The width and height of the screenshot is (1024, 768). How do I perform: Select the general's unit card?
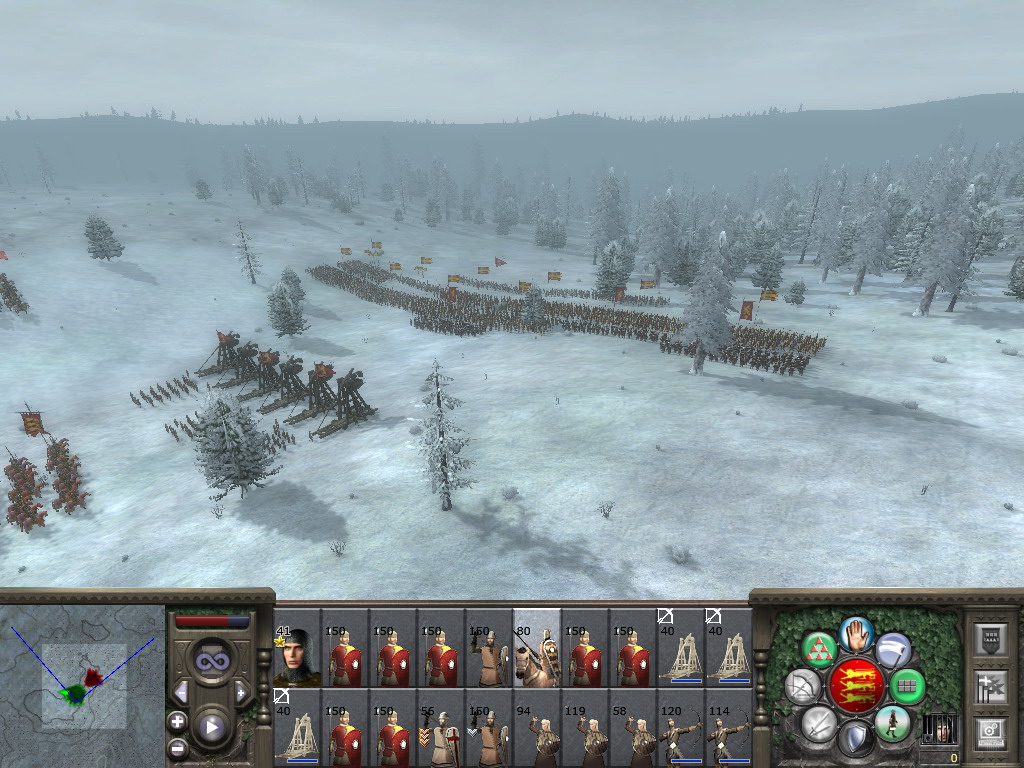(297, 655)
